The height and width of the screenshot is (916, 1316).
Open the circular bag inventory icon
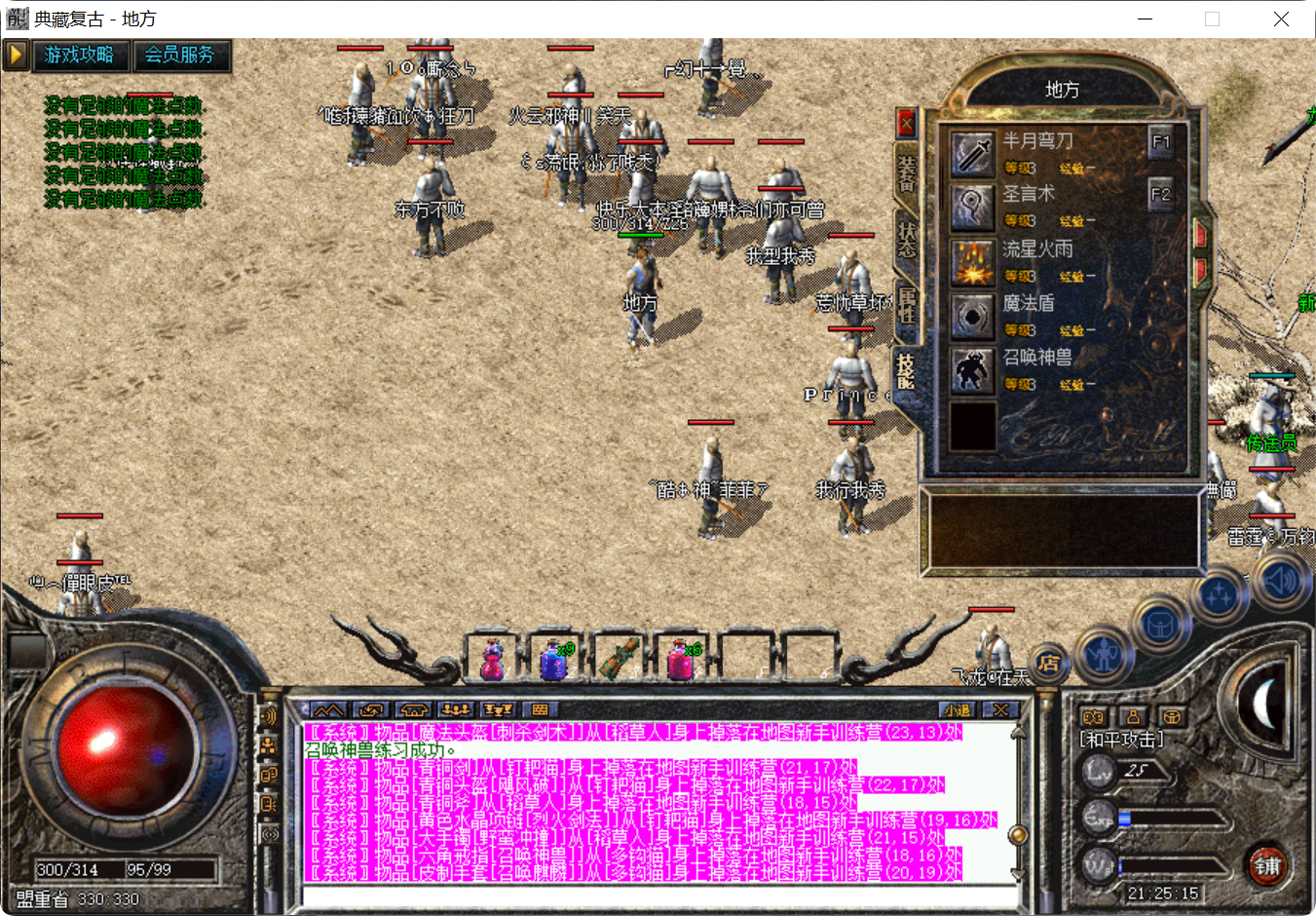tap(1158, 626)
